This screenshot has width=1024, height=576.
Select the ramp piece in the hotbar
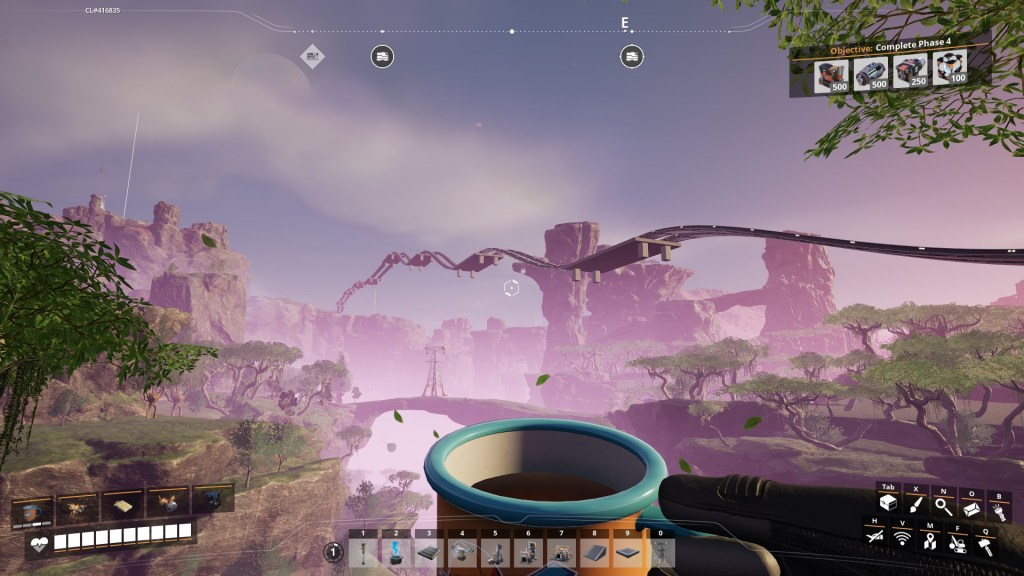(x=592, y=552)
